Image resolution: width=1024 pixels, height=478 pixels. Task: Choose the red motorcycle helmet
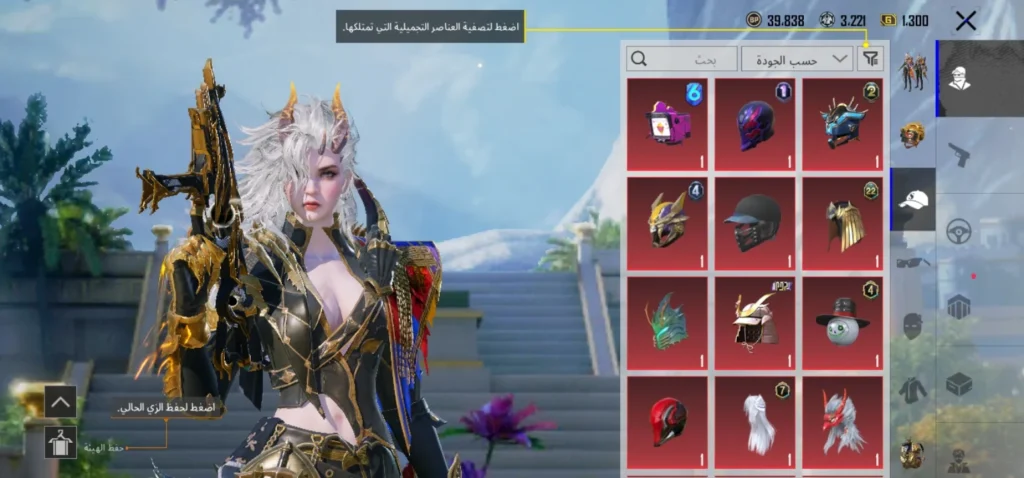tap(667, 422)
